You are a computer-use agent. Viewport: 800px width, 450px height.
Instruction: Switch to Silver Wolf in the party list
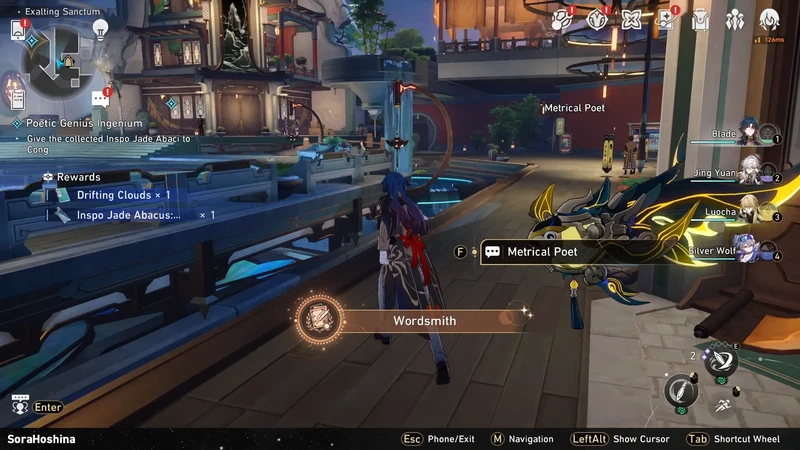pyautogui.click(x=754, y=250)
